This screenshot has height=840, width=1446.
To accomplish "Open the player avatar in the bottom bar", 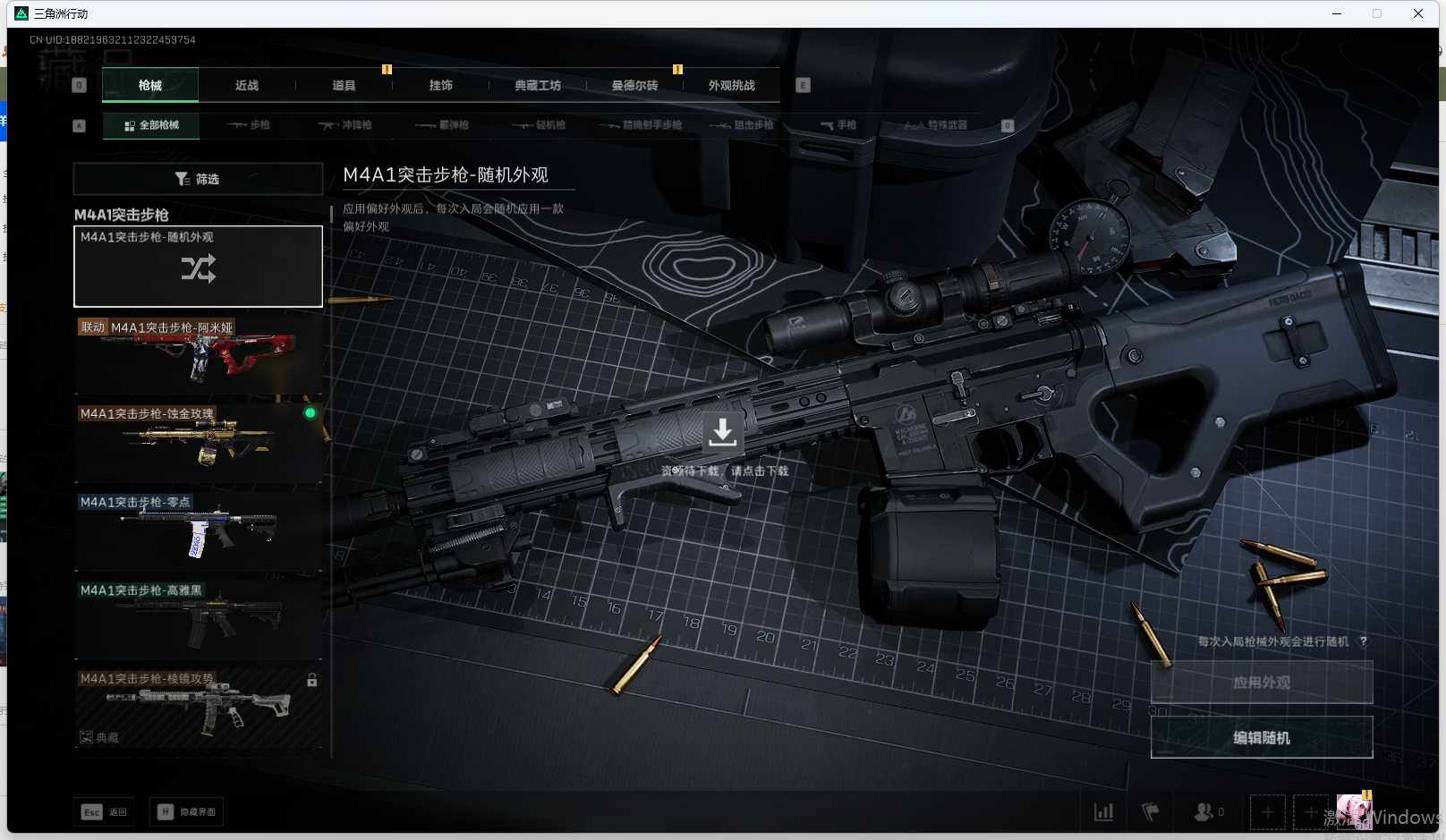I will pos(1354,811).
